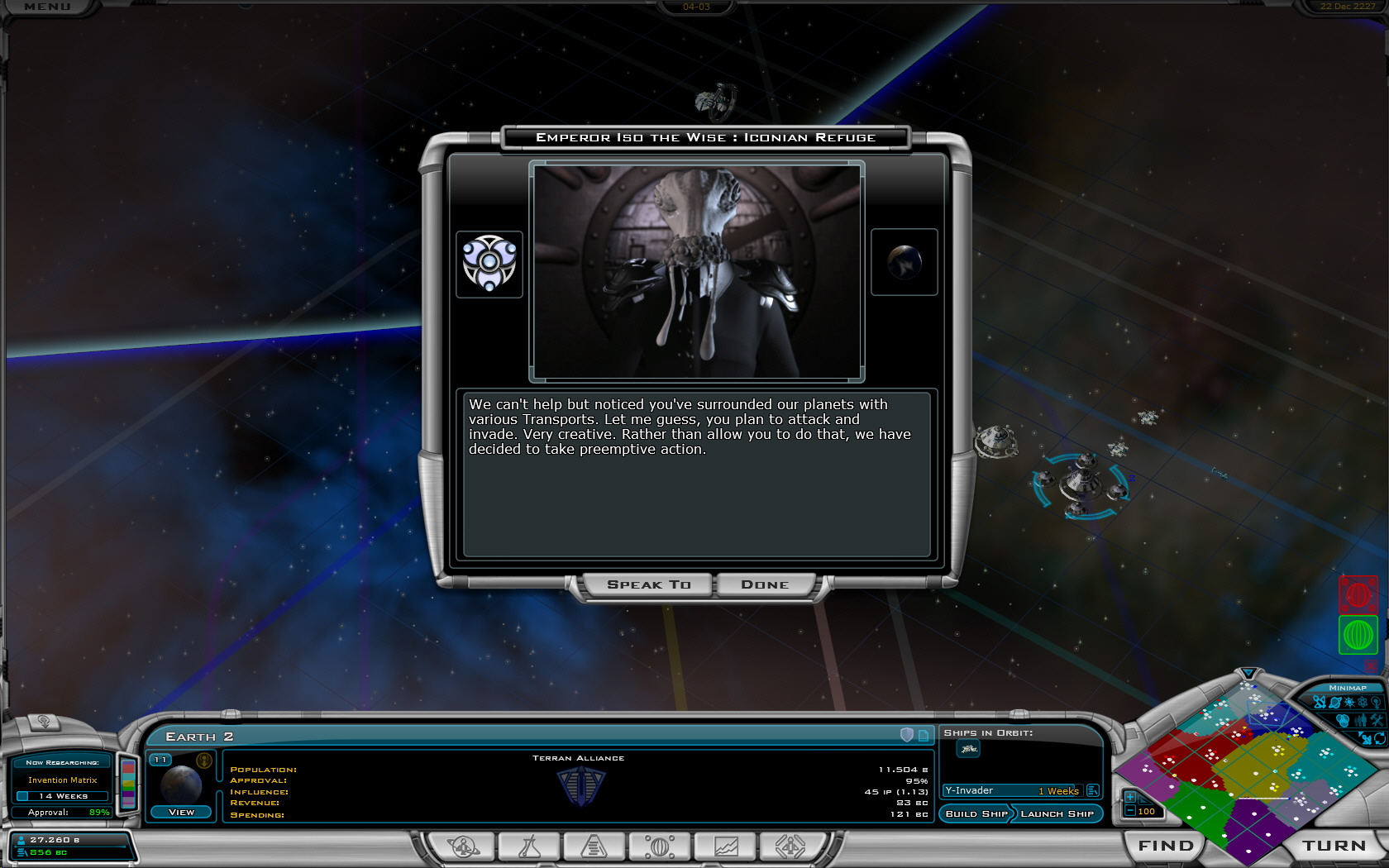Image resolution: width=1389 pixels, height=868 pixels.
Task: Launch the ship from orbit
Action: click(x=1057, y=813)
